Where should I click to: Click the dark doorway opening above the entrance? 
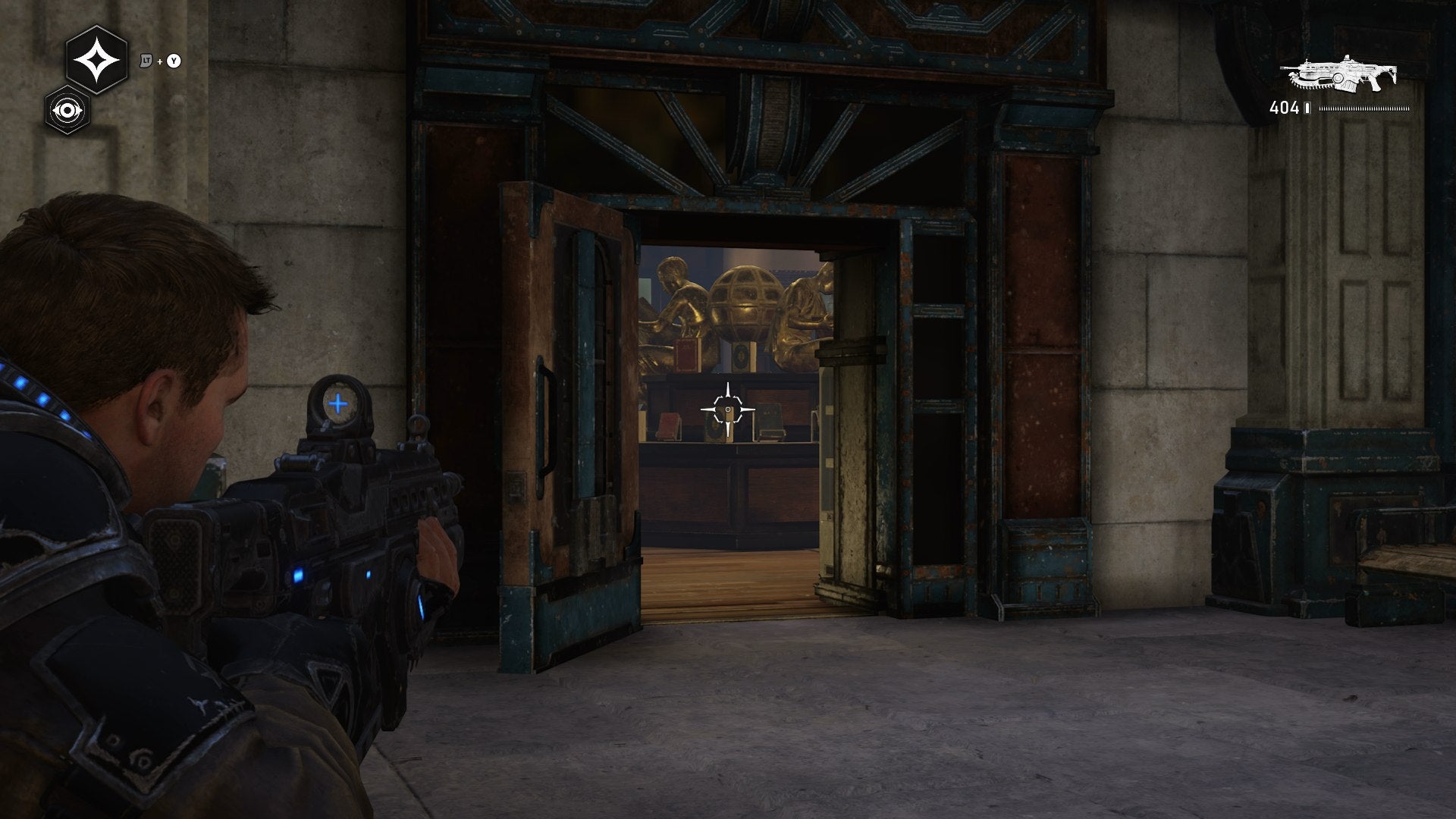click(x=728, y=136)
